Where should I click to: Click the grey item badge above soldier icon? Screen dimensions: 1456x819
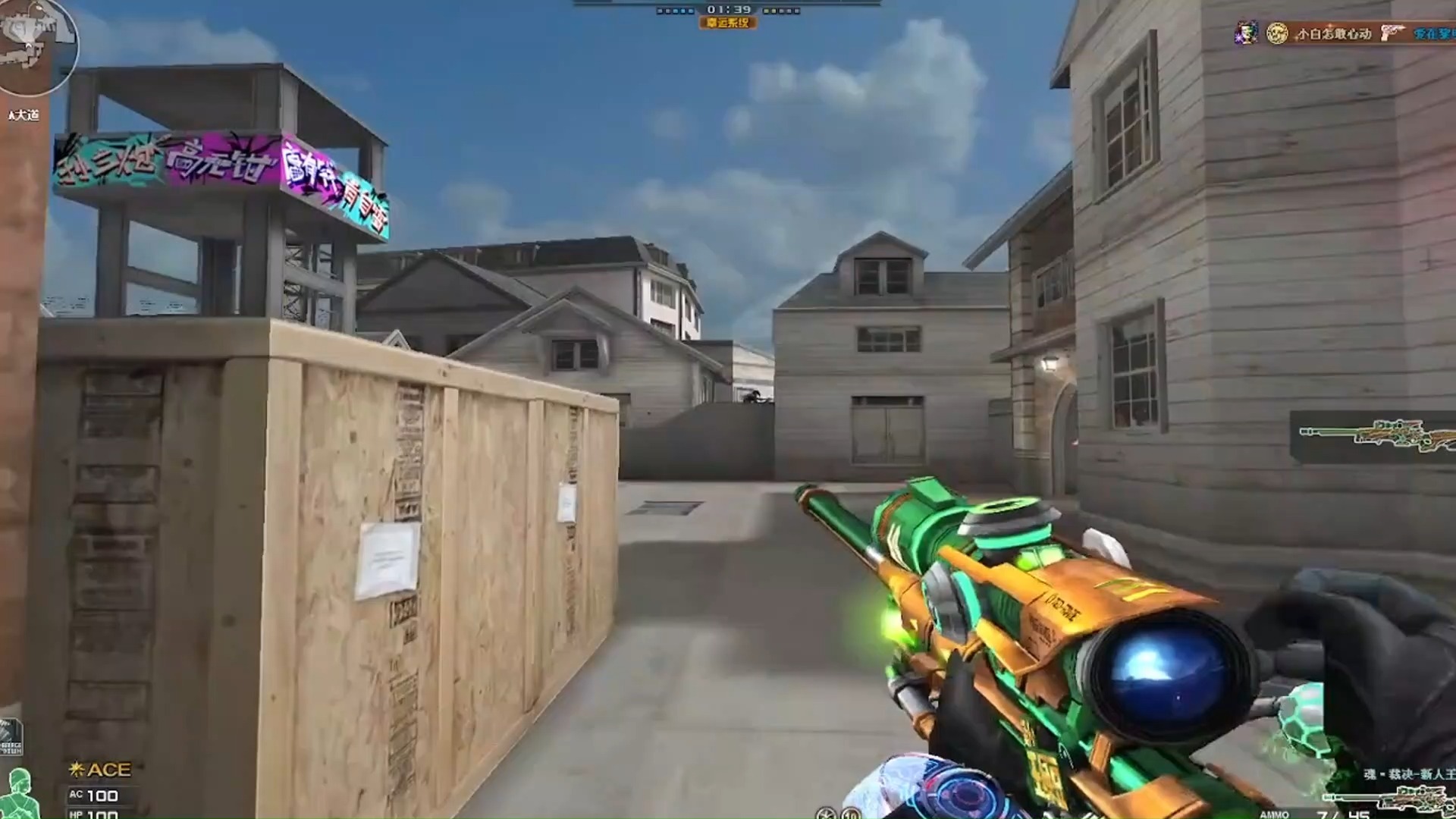[x=11, y=737]
